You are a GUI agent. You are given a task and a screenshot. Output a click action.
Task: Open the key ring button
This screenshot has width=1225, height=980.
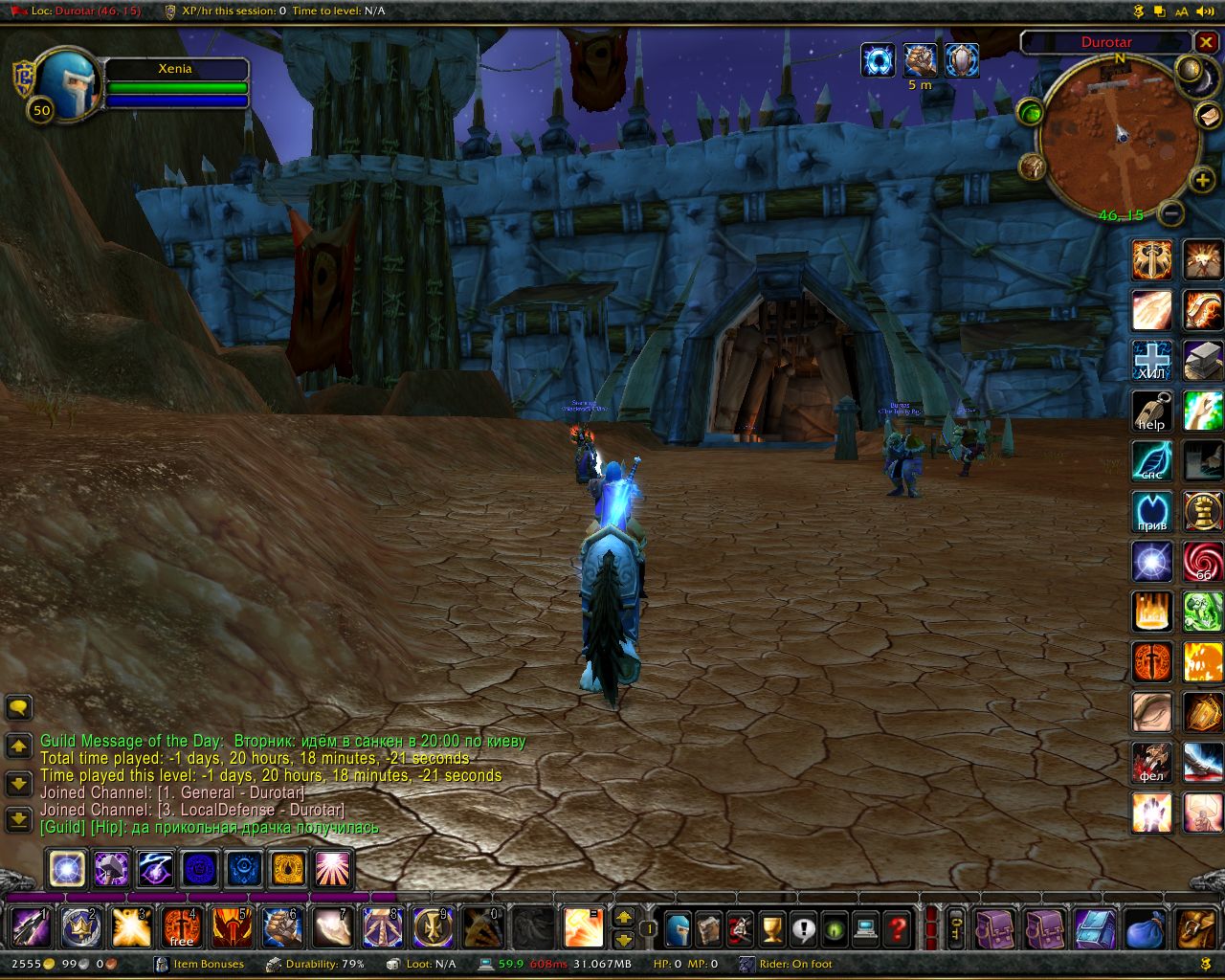pyautogui.click(x=955, y=928)
